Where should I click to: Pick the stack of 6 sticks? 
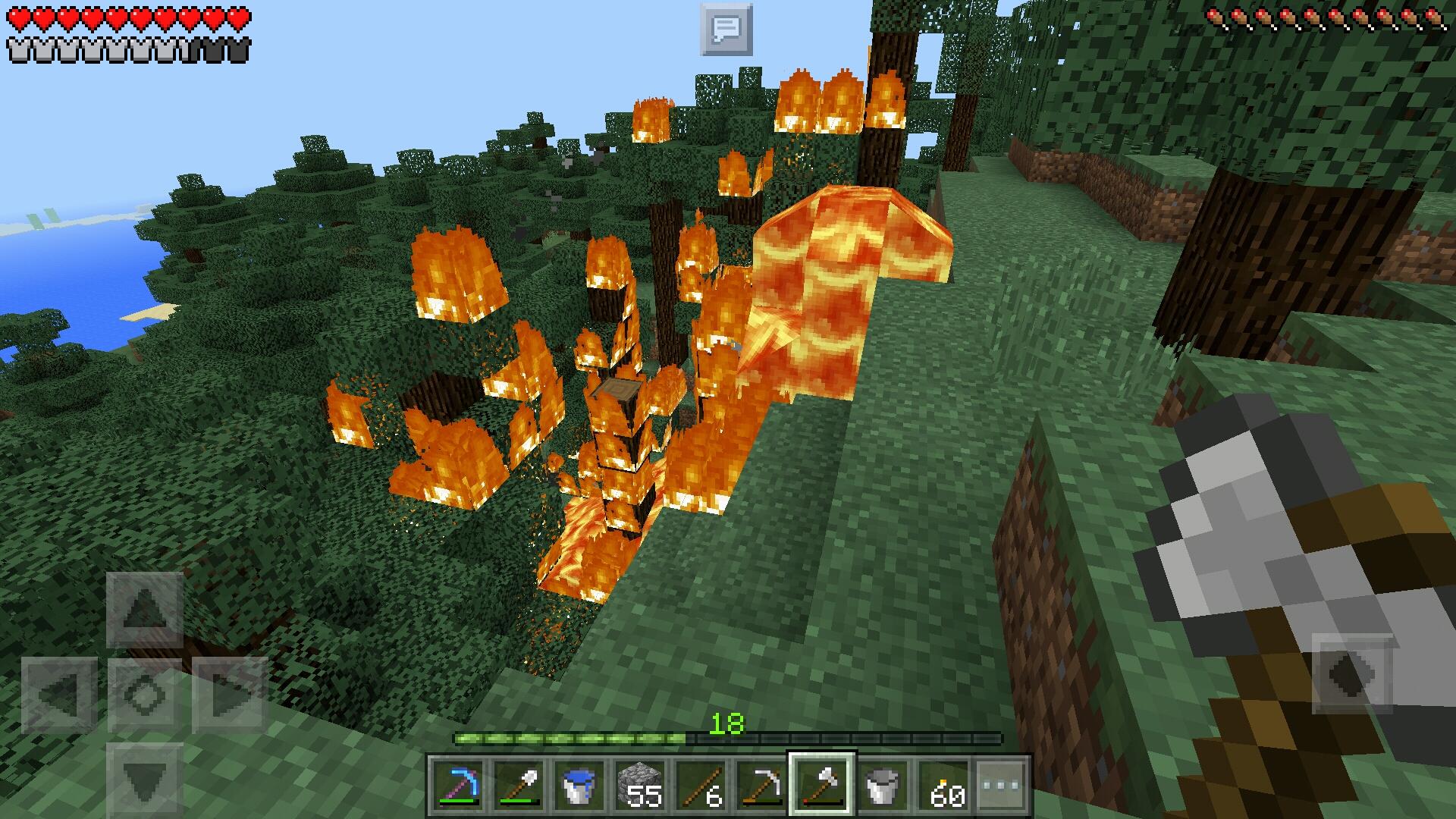pos(701,784)
